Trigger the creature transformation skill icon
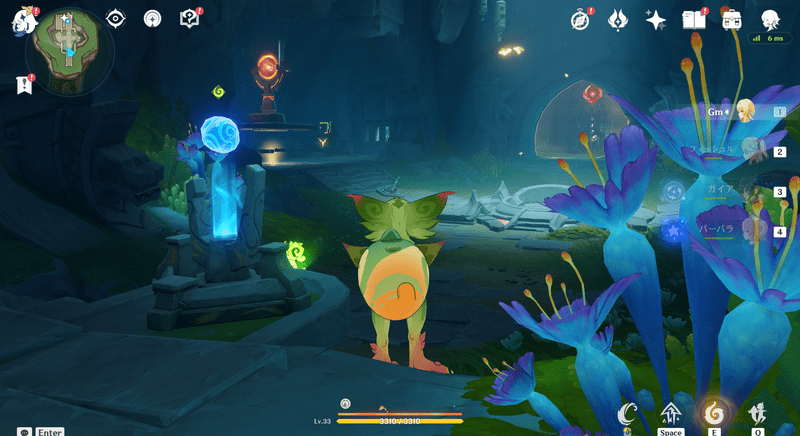 coord(757,412)
